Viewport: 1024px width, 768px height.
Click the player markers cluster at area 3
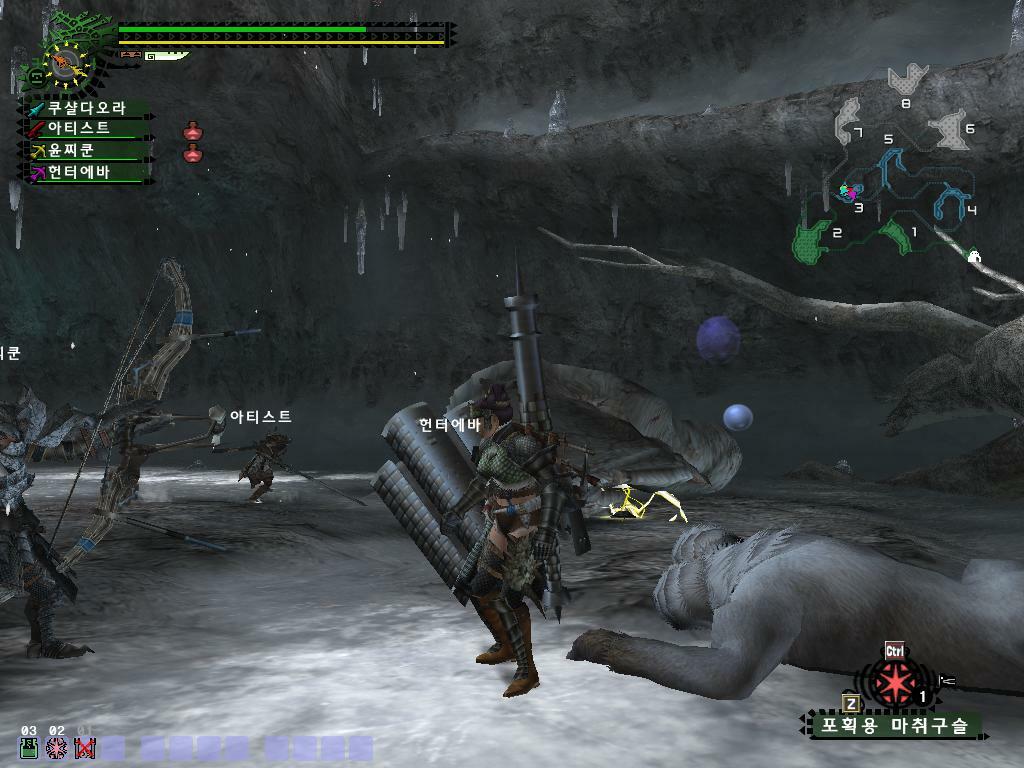coord(849,190)
